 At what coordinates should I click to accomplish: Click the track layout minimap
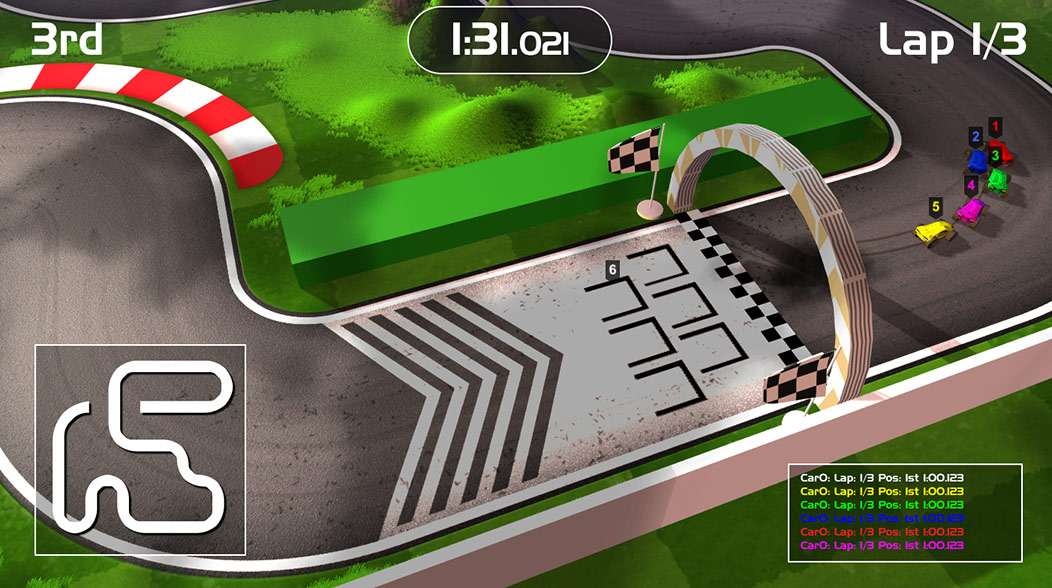140,449
